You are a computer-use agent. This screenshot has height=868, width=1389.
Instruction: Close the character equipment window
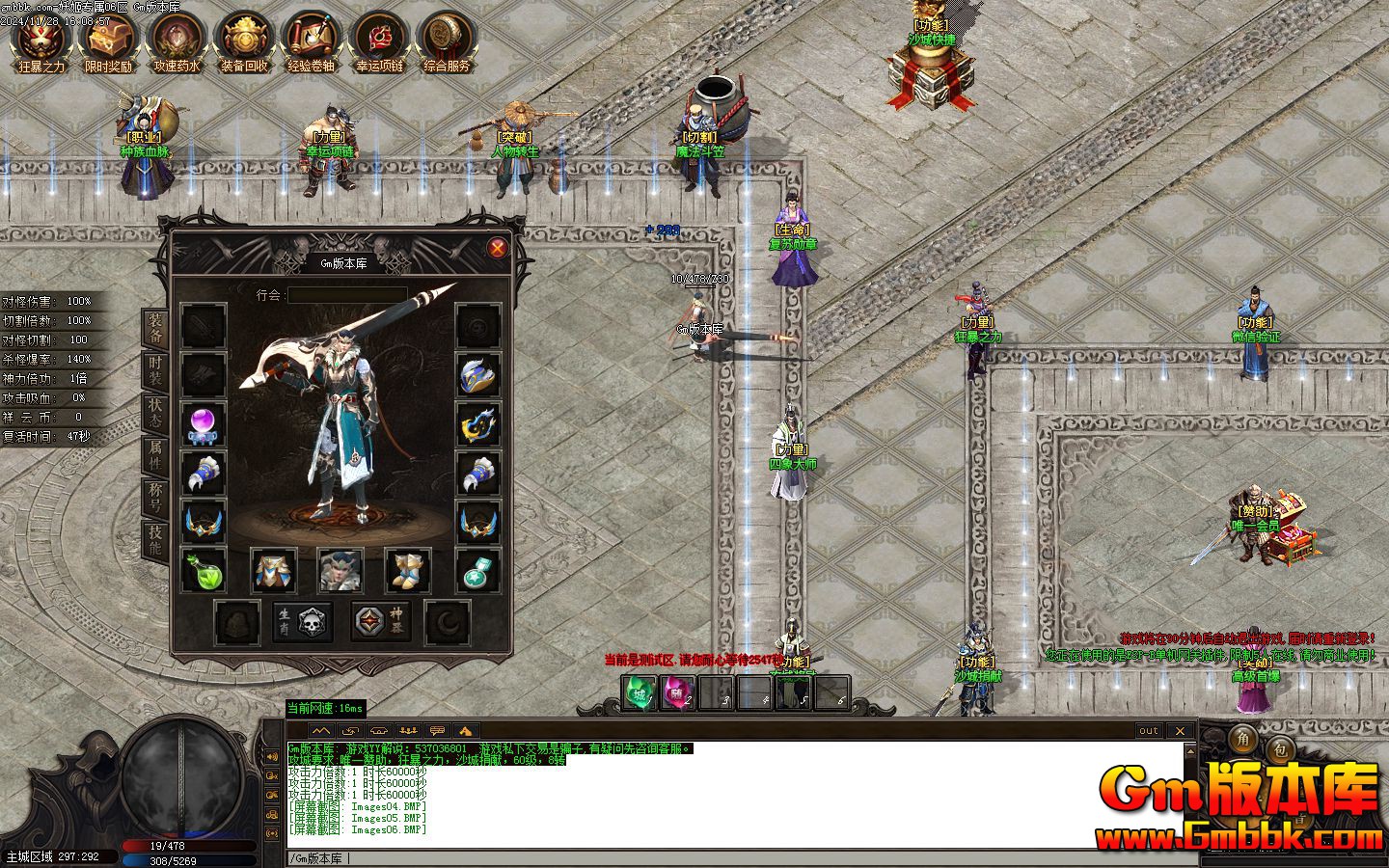[x=498, y=248]
